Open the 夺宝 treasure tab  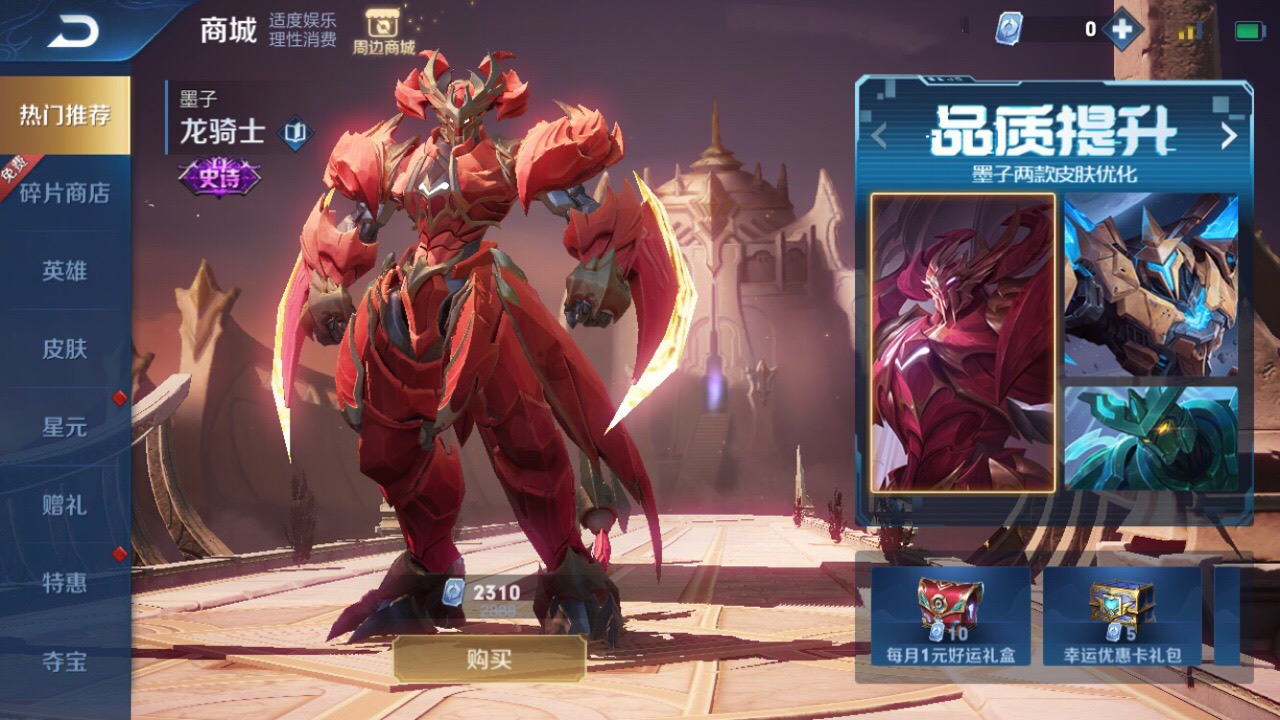coord(65,661)
